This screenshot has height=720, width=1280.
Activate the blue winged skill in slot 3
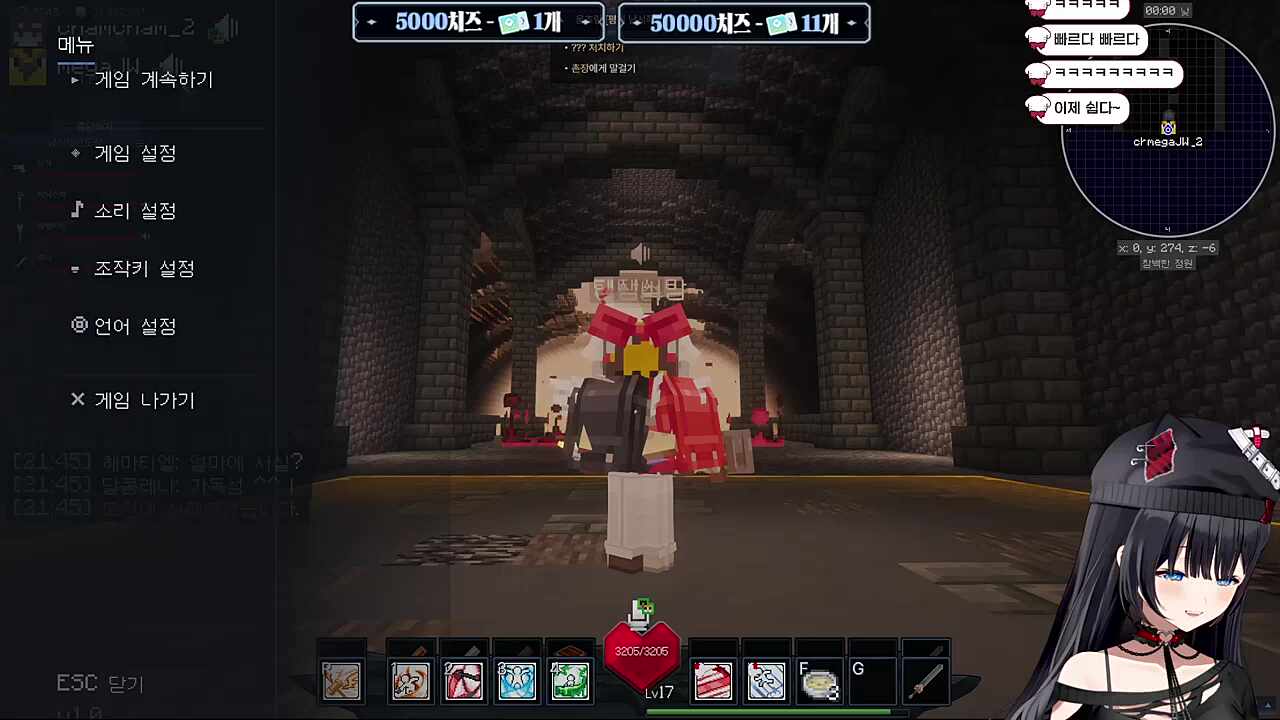pos(517,681)
